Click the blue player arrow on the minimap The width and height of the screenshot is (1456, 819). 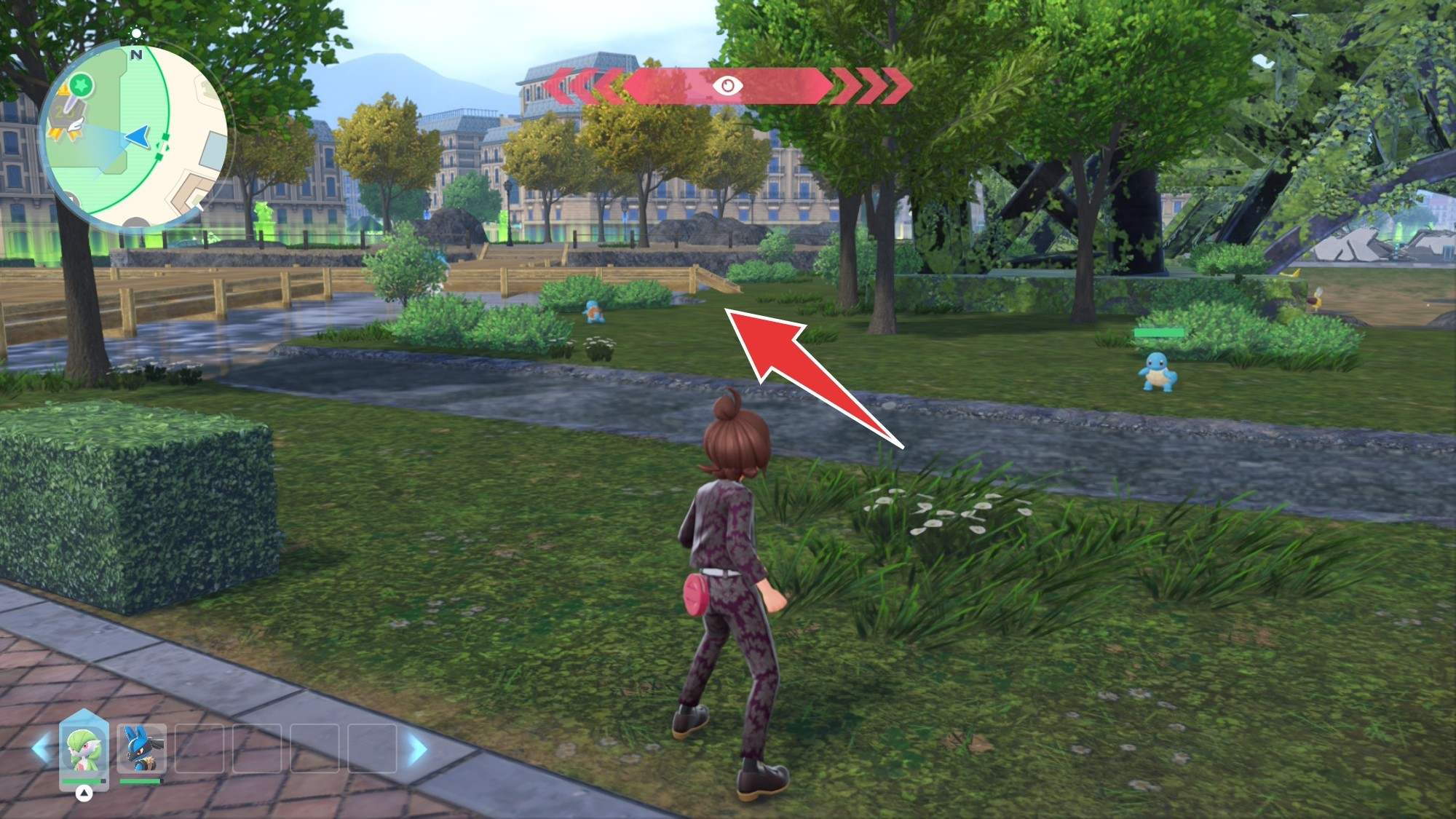pyautogui.click(x=138, y=135)
